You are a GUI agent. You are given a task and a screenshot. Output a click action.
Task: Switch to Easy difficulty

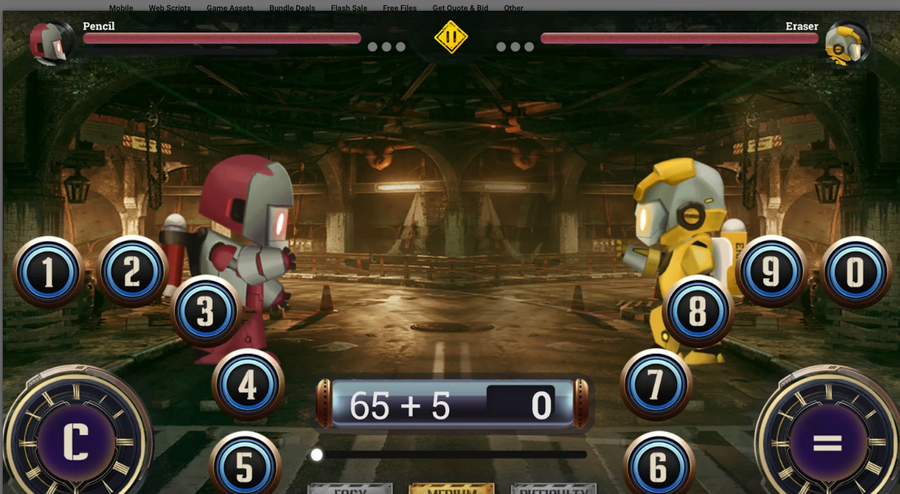coord(349,489)
